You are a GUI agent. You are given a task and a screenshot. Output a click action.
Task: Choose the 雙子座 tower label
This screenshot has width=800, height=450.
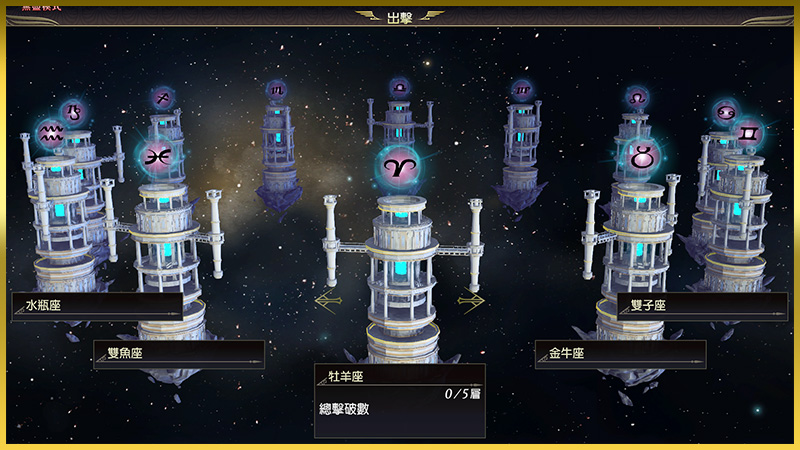pyautogui.click(x=702, y=306)
